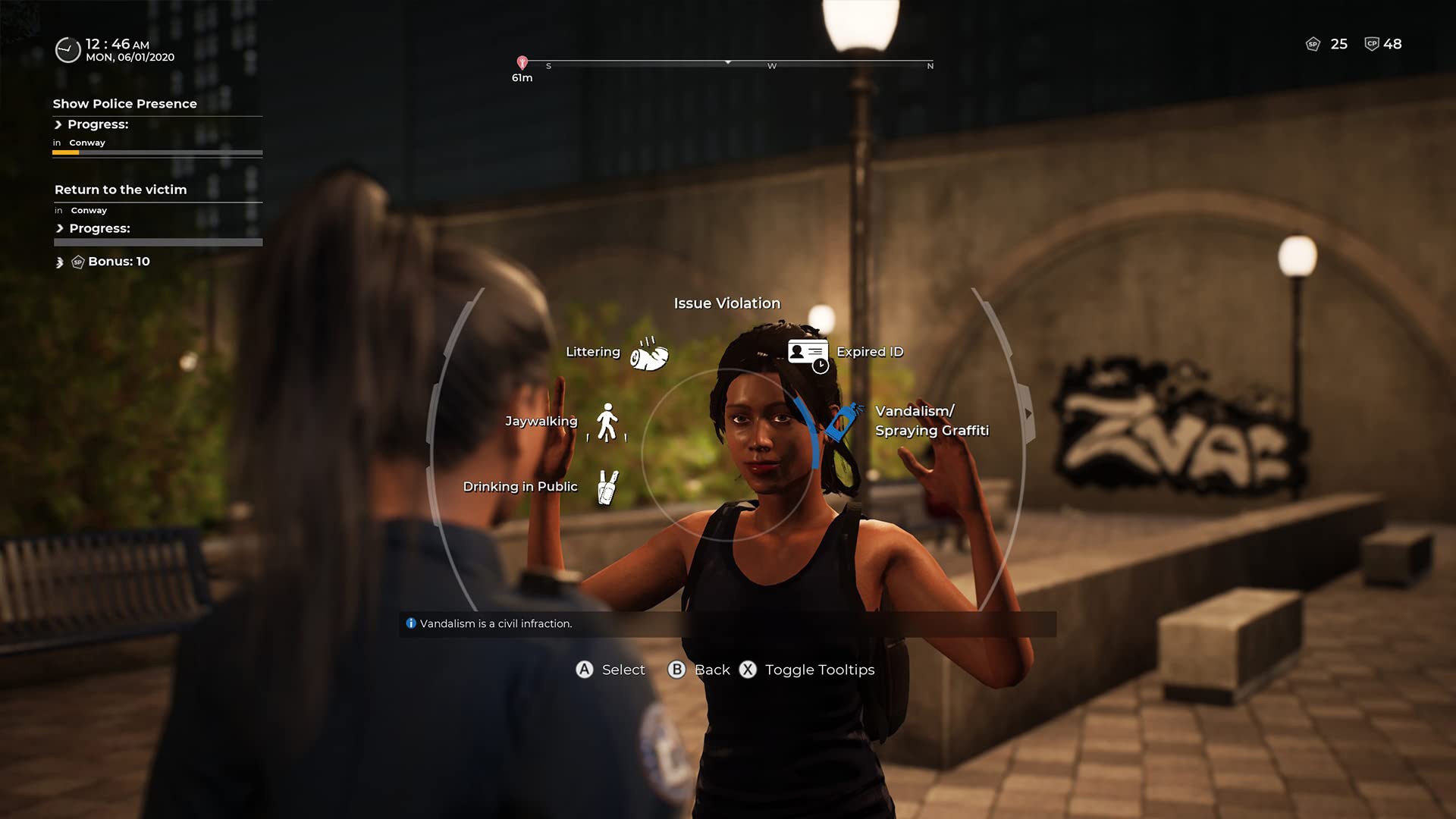Select the Littering violation
The width and height of the screenshot is (1456, 819).
(648, 353)
